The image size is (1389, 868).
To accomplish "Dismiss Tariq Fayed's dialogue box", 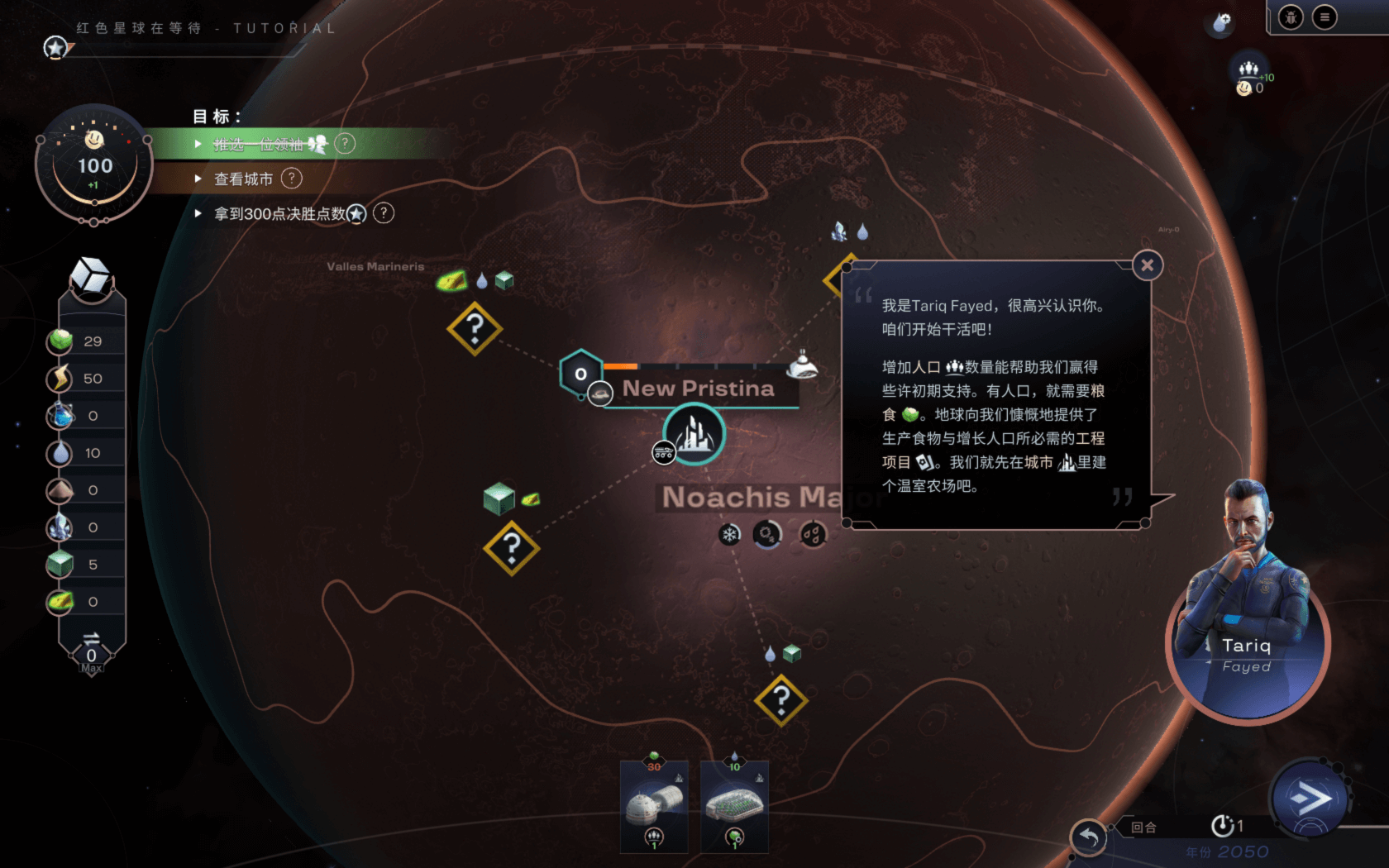I will tap(1148, 265).
